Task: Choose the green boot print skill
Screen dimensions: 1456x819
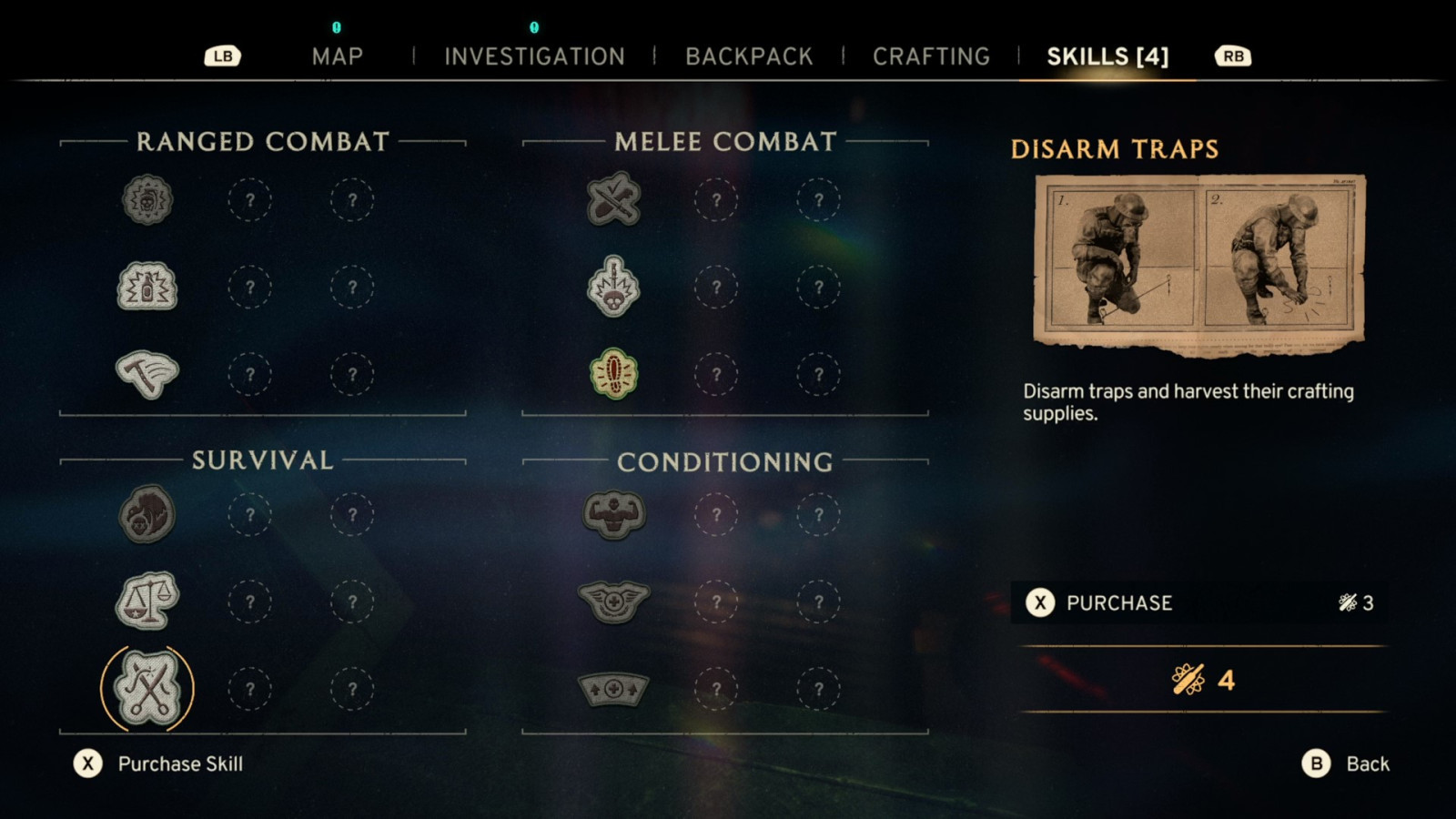Action: pyautogui.click(x=614, y=374)
